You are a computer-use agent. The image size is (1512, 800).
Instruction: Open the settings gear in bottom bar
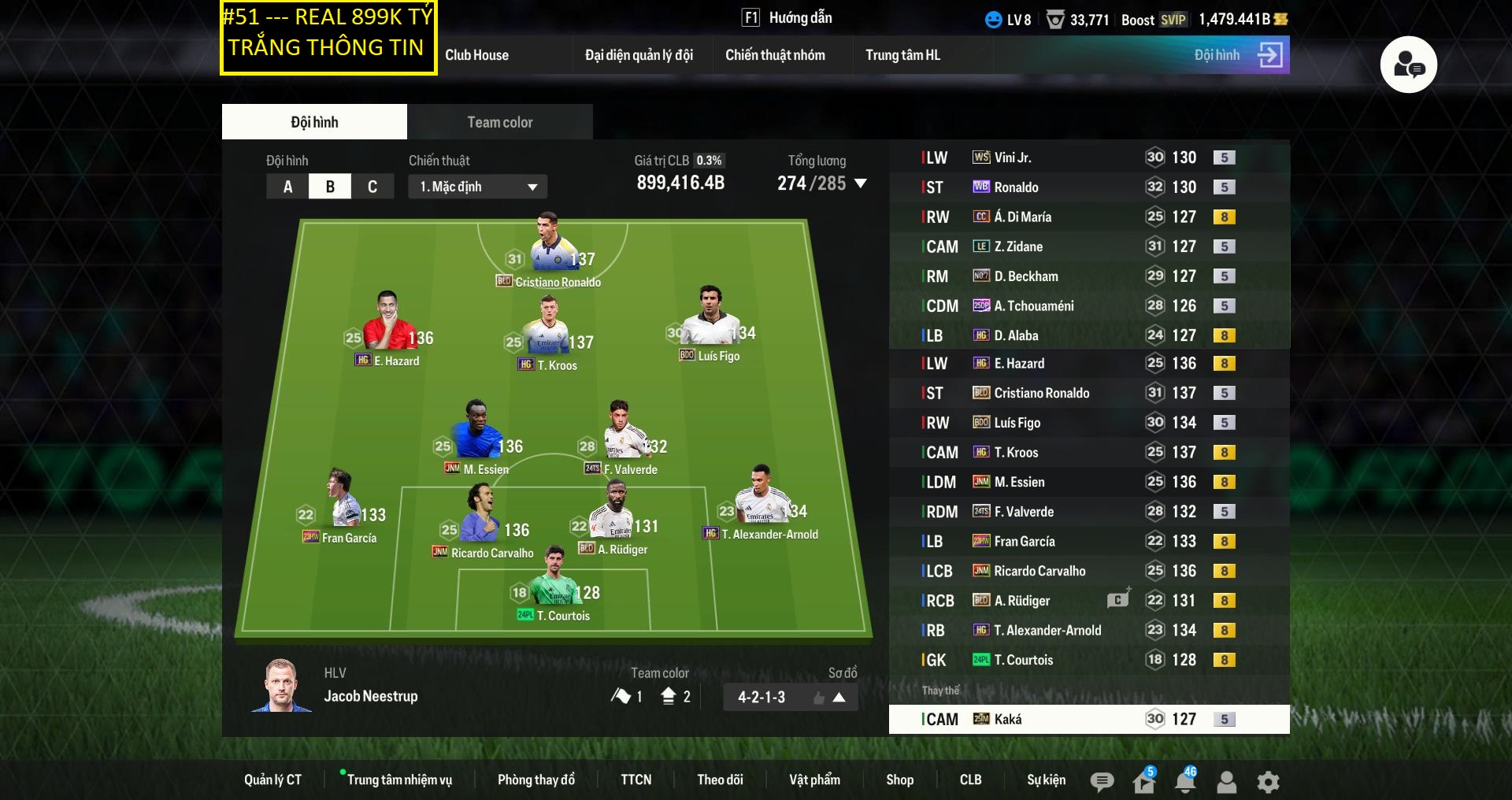(1268, 781)
